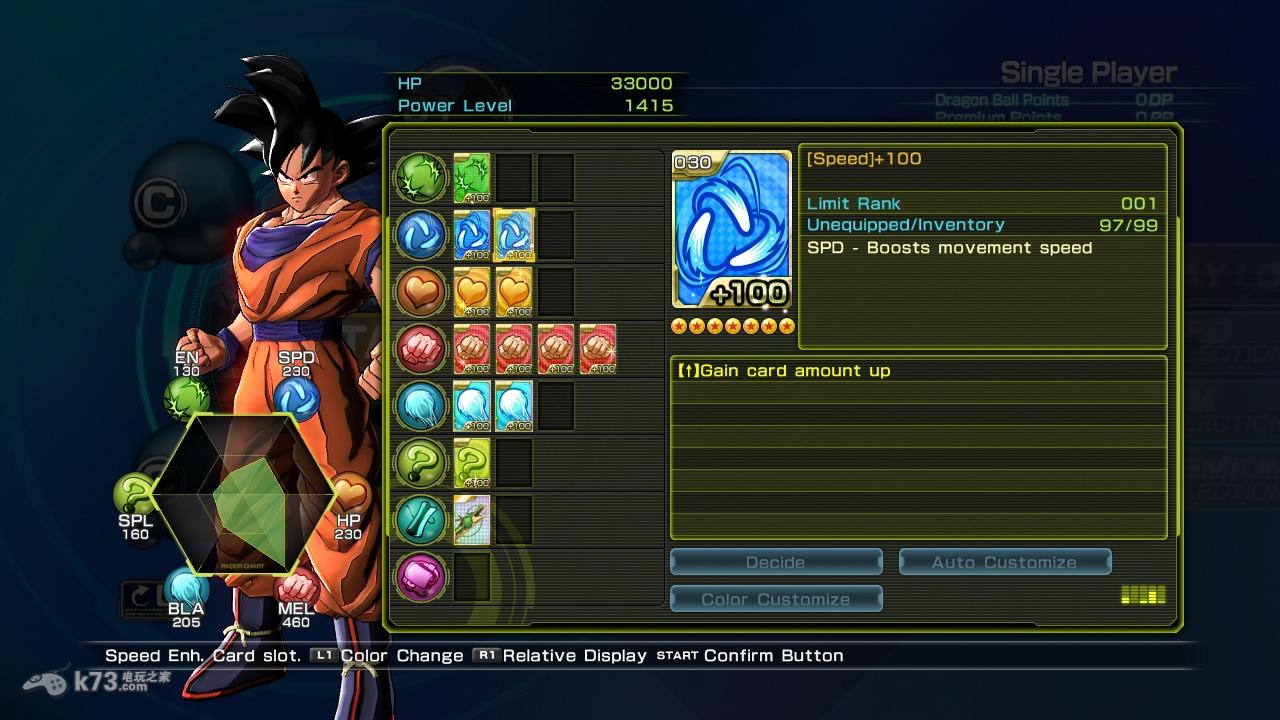
Task: Choose the yellow-green question mark category icon
Action: pyautogui.click(x=421, y=463)
